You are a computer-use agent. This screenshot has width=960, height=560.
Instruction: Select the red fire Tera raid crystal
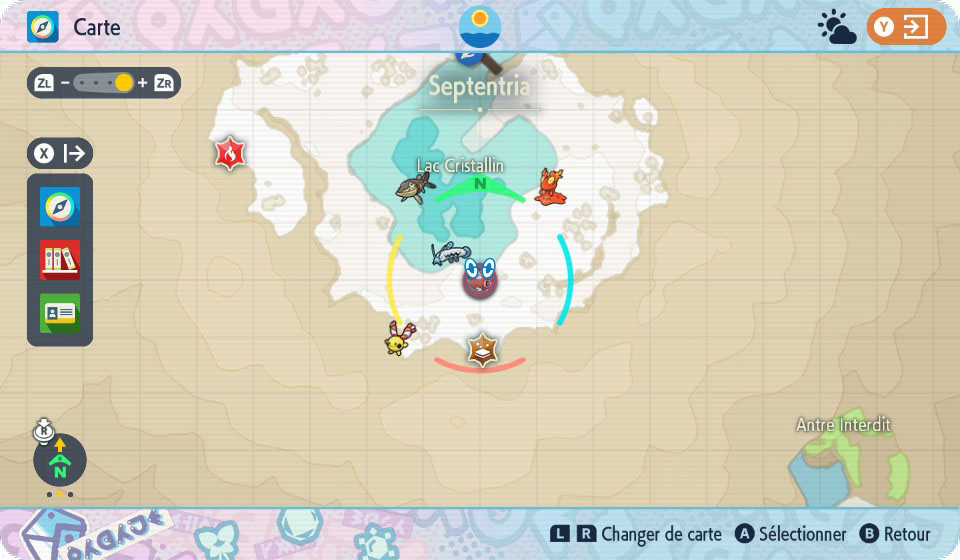click(230, 153)
